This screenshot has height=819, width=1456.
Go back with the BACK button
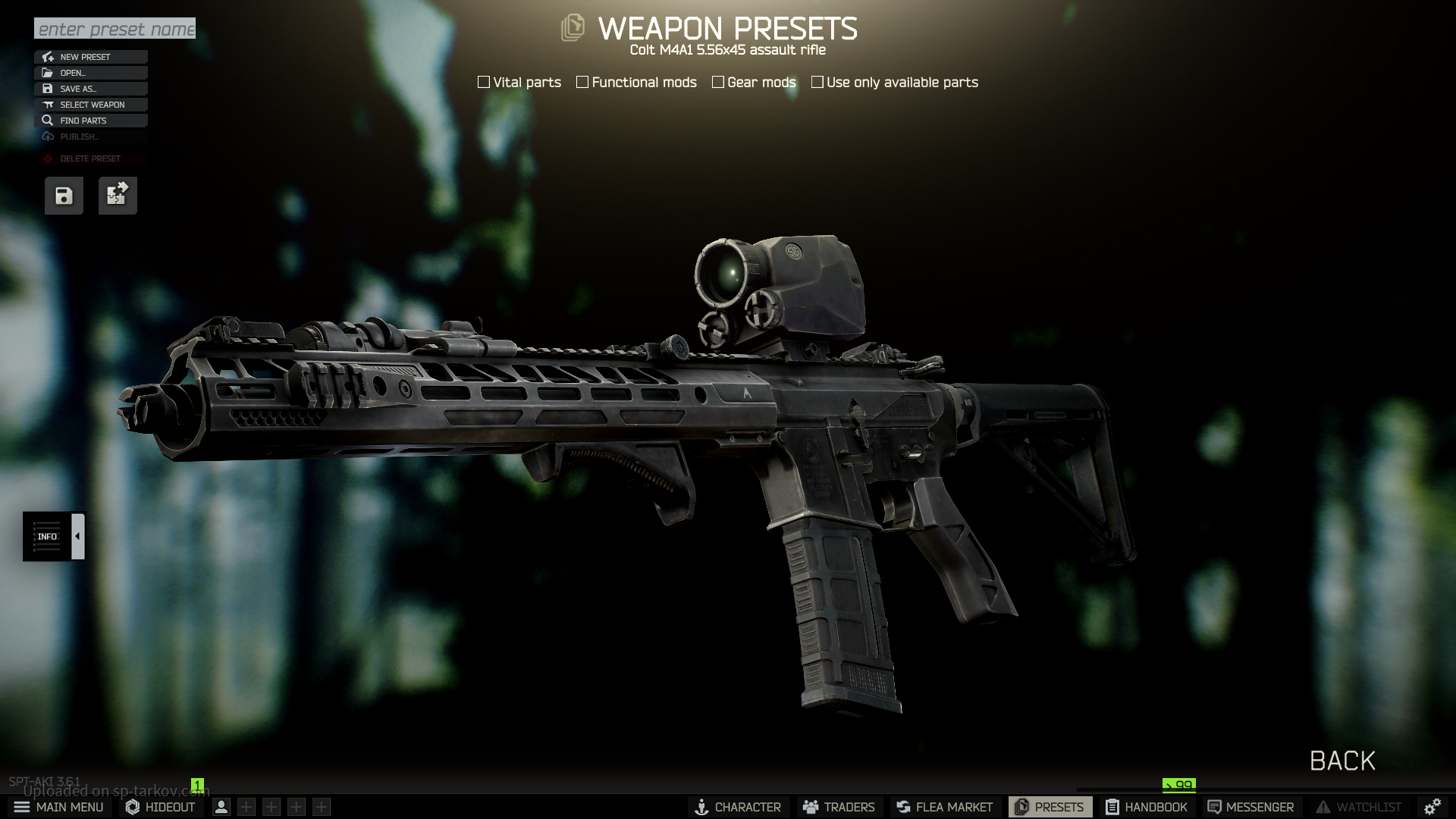pyautogui.click(x=1342, y=761)
